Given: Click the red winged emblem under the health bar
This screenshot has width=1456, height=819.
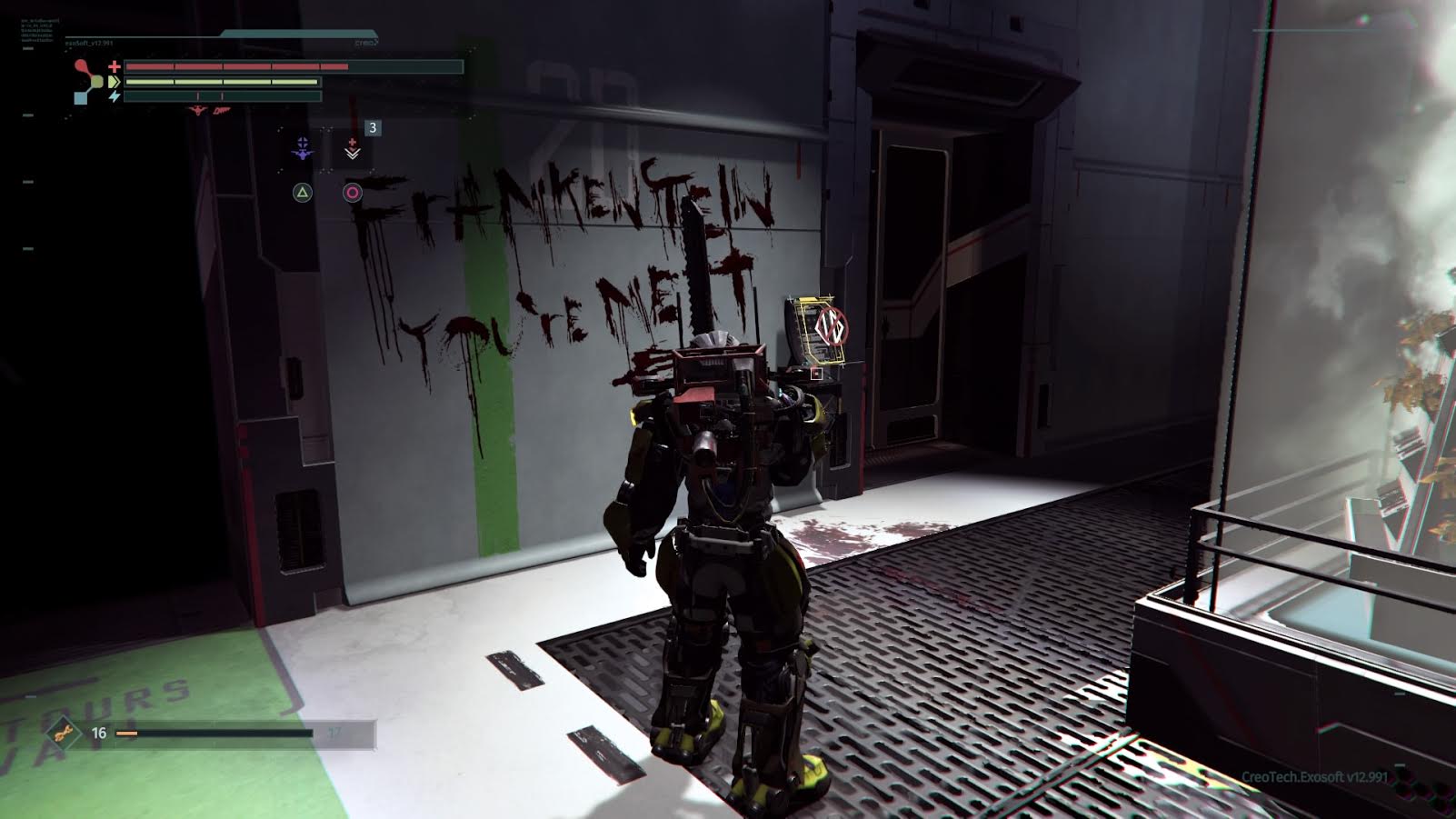Looking at the screenshot, I should [197, 111].
